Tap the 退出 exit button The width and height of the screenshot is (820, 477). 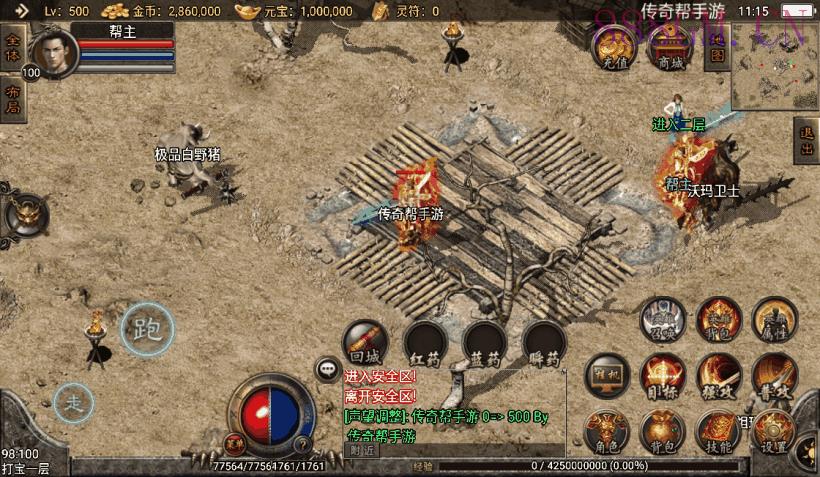point(806,143)
